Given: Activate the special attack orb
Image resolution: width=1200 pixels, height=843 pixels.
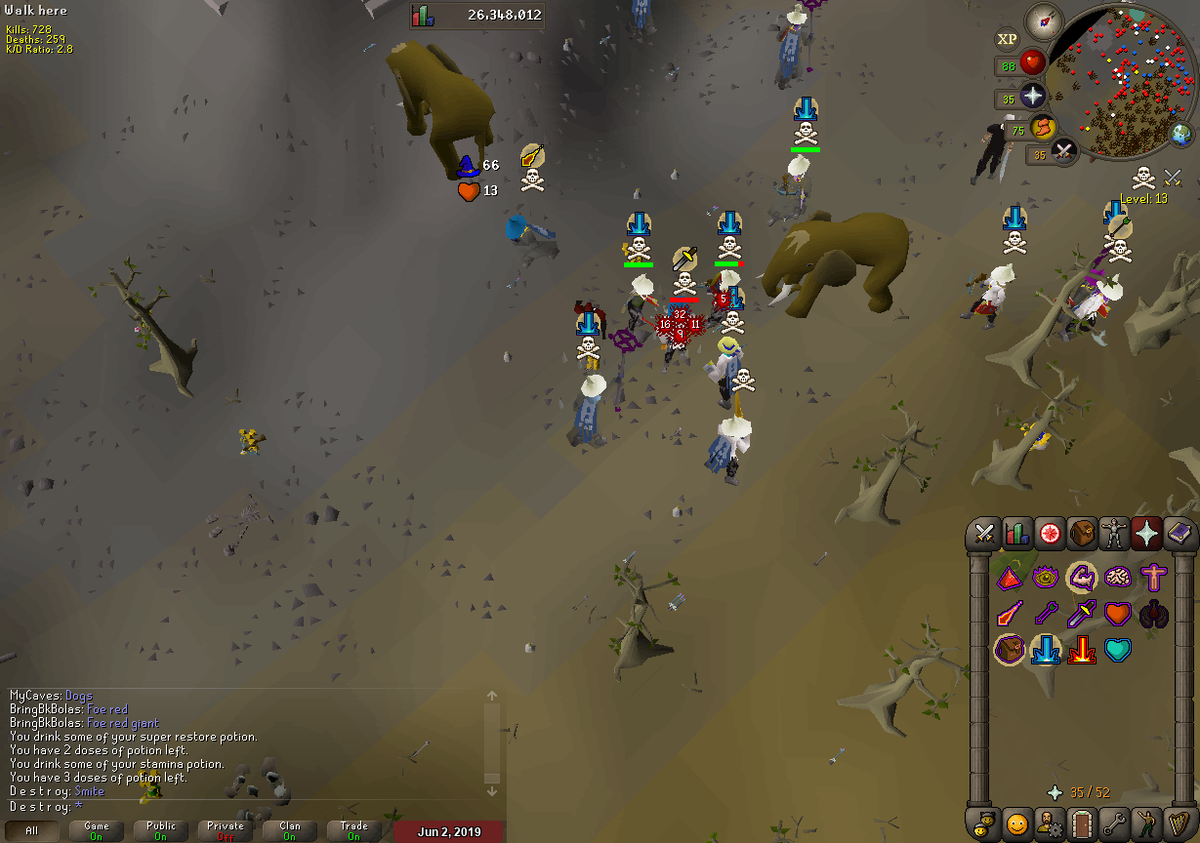Looking at the screenshot, I should [1065, 153].
